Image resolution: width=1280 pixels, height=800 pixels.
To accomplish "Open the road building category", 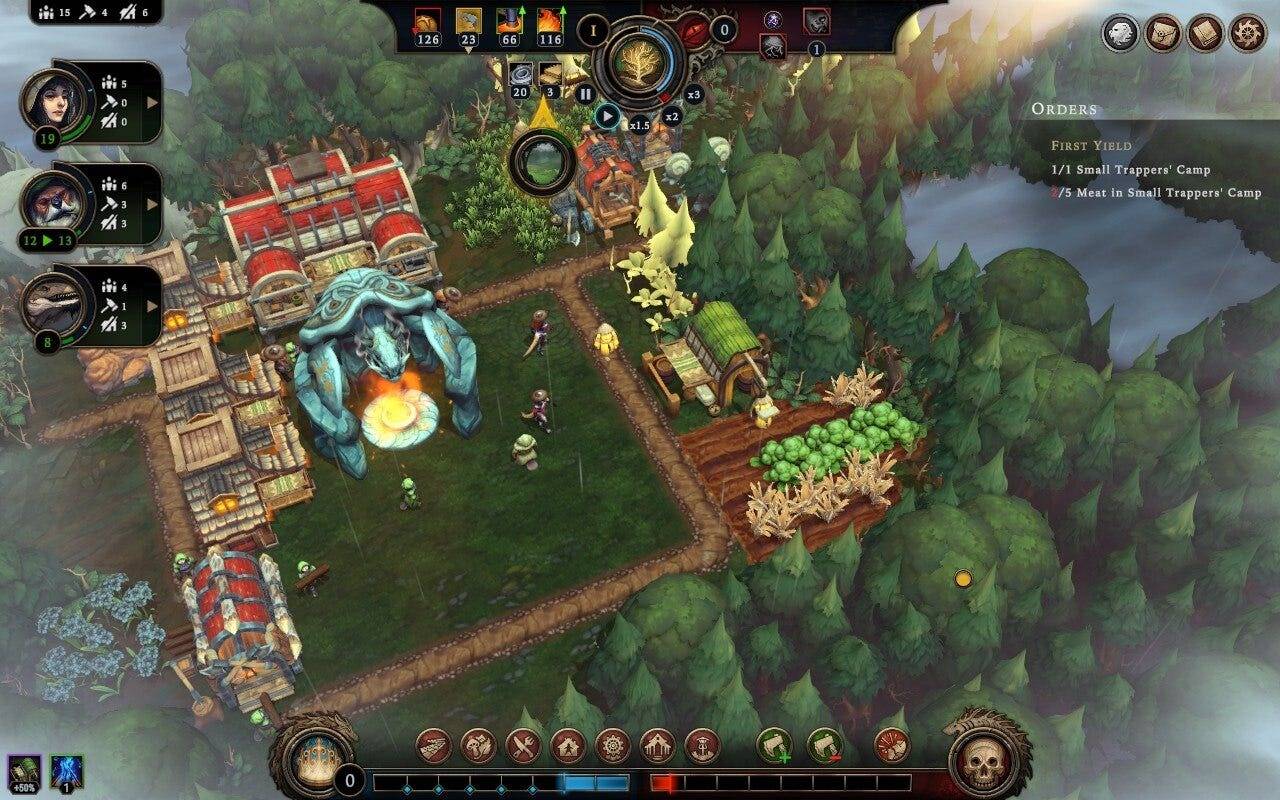I will 433,745.
